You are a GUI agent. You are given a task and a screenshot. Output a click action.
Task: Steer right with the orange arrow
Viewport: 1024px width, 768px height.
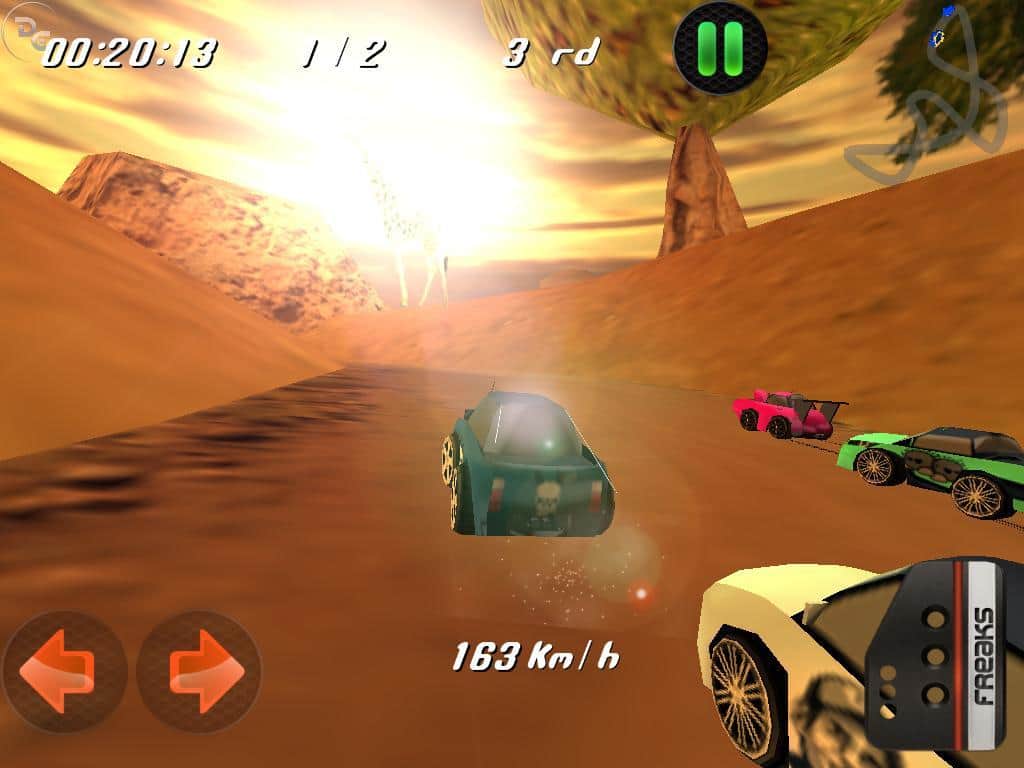pos(199,671)
